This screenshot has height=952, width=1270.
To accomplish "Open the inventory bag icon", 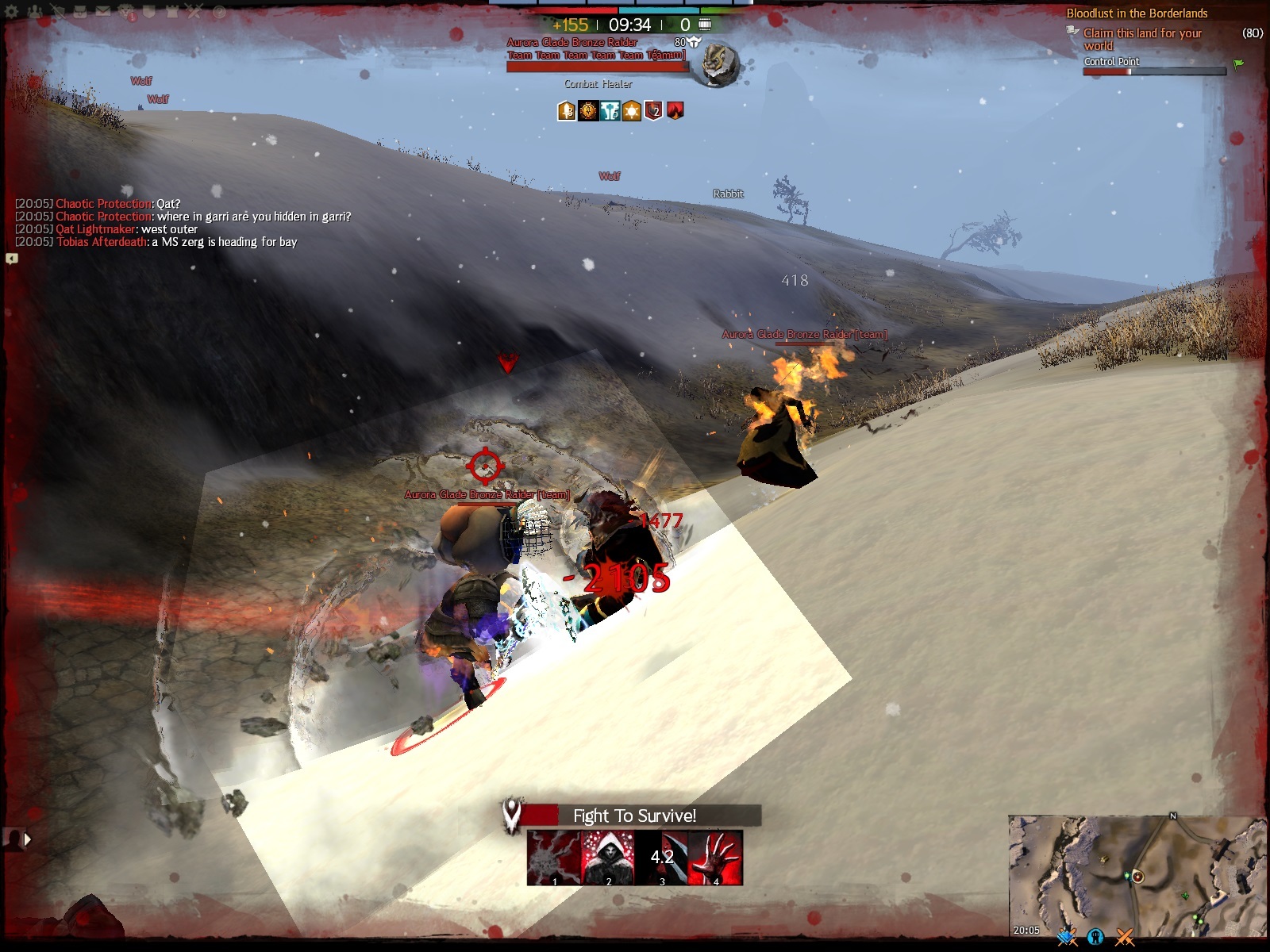I will pos(80,12).
